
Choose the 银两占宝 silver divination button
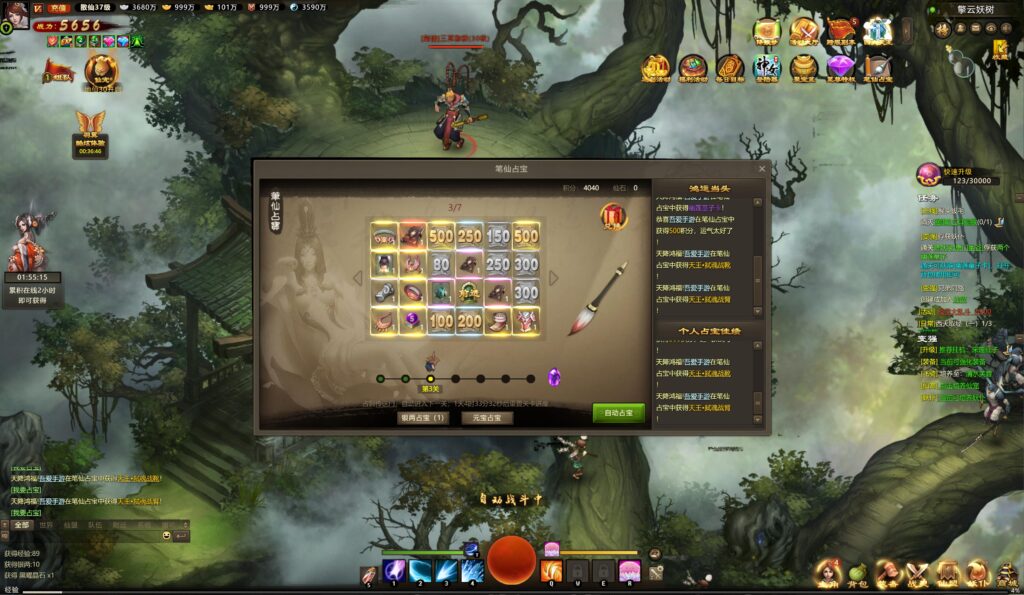[423, 417]
